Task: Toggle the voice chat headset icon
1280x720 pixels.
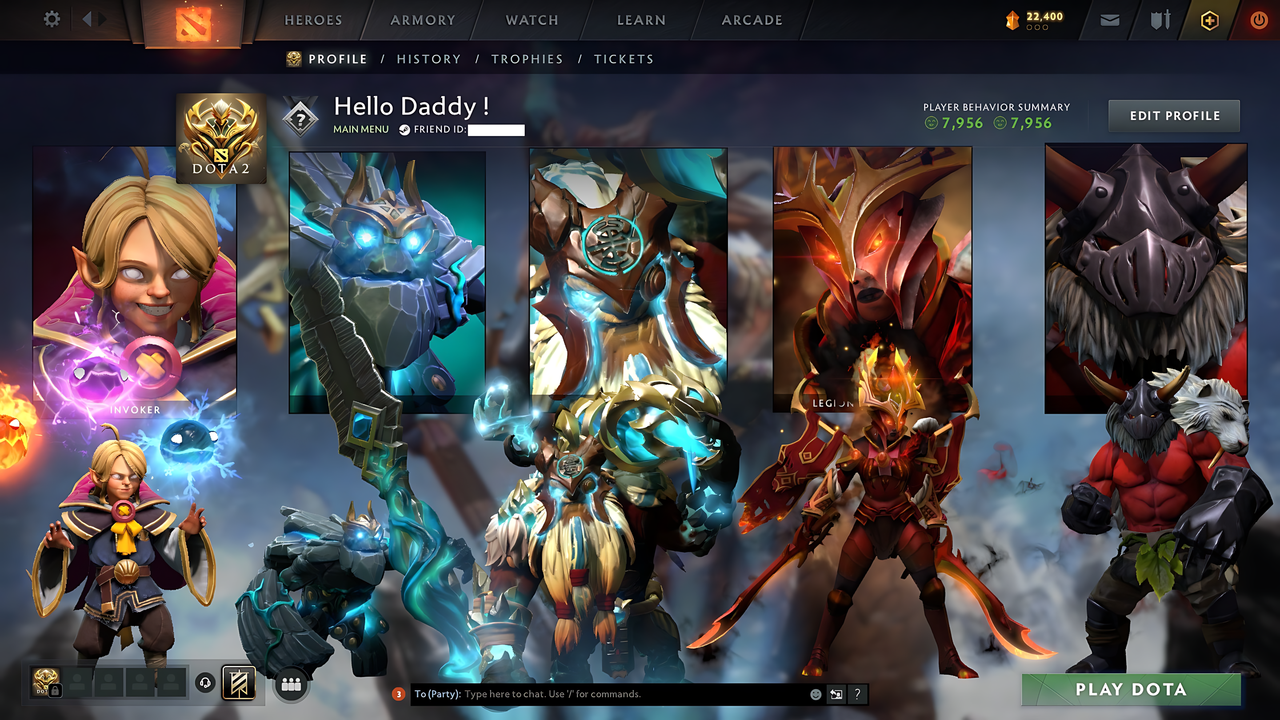Action: [204, 682]
